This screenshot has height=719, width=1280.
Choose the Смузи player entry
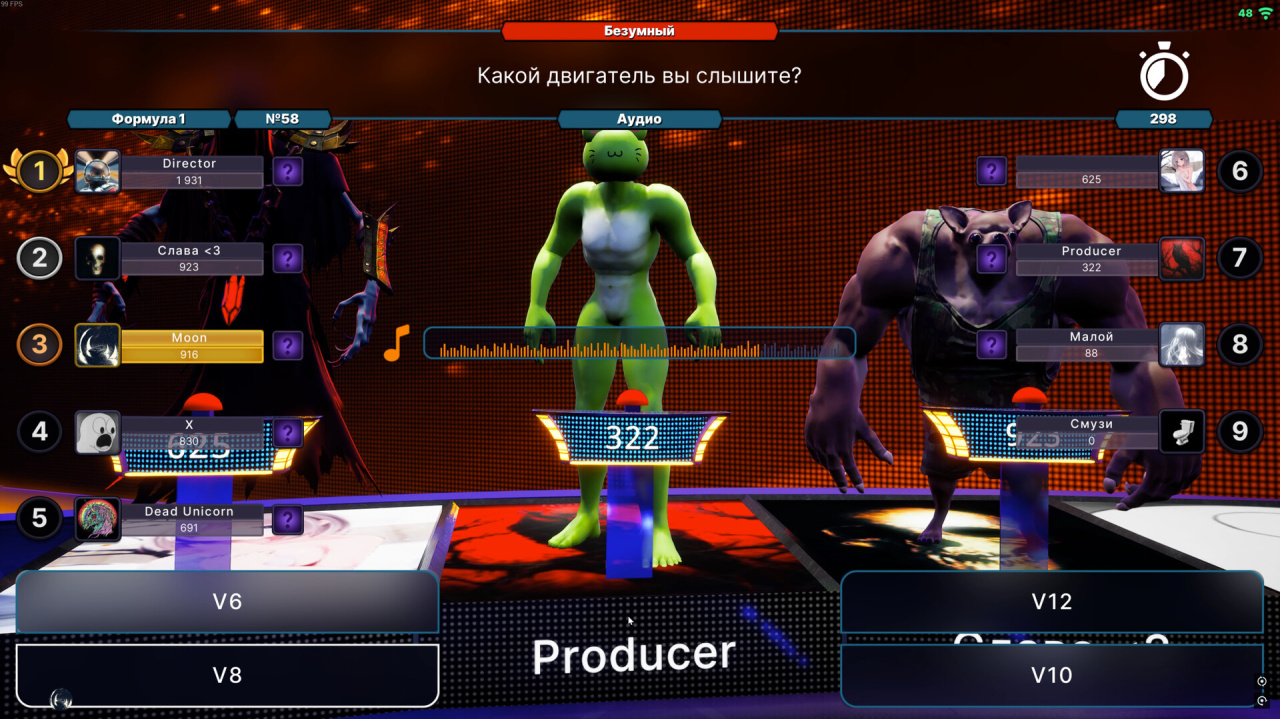click(x=1090, y=431)
